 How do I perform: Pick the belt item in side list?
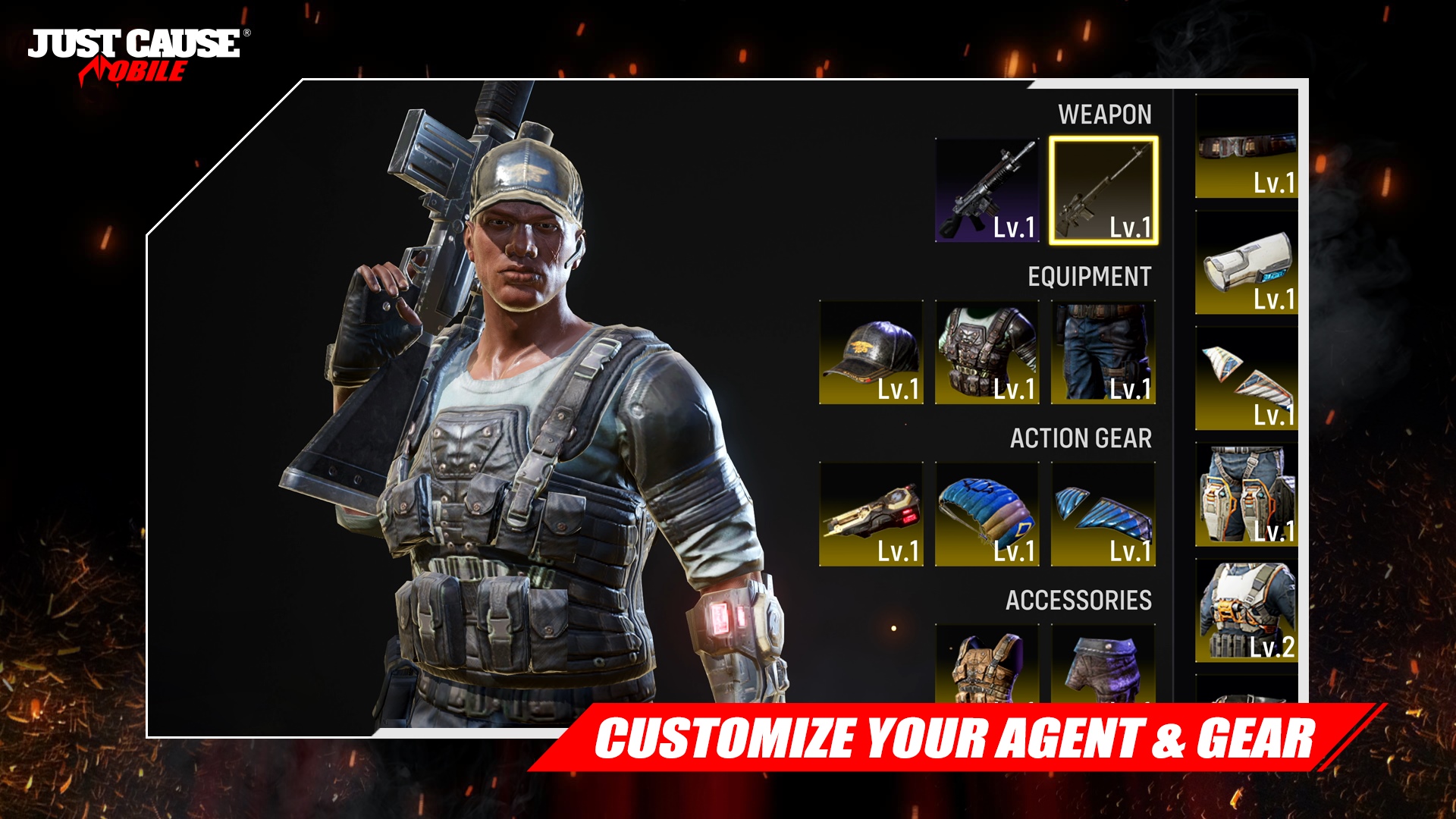click(1247, 146)
